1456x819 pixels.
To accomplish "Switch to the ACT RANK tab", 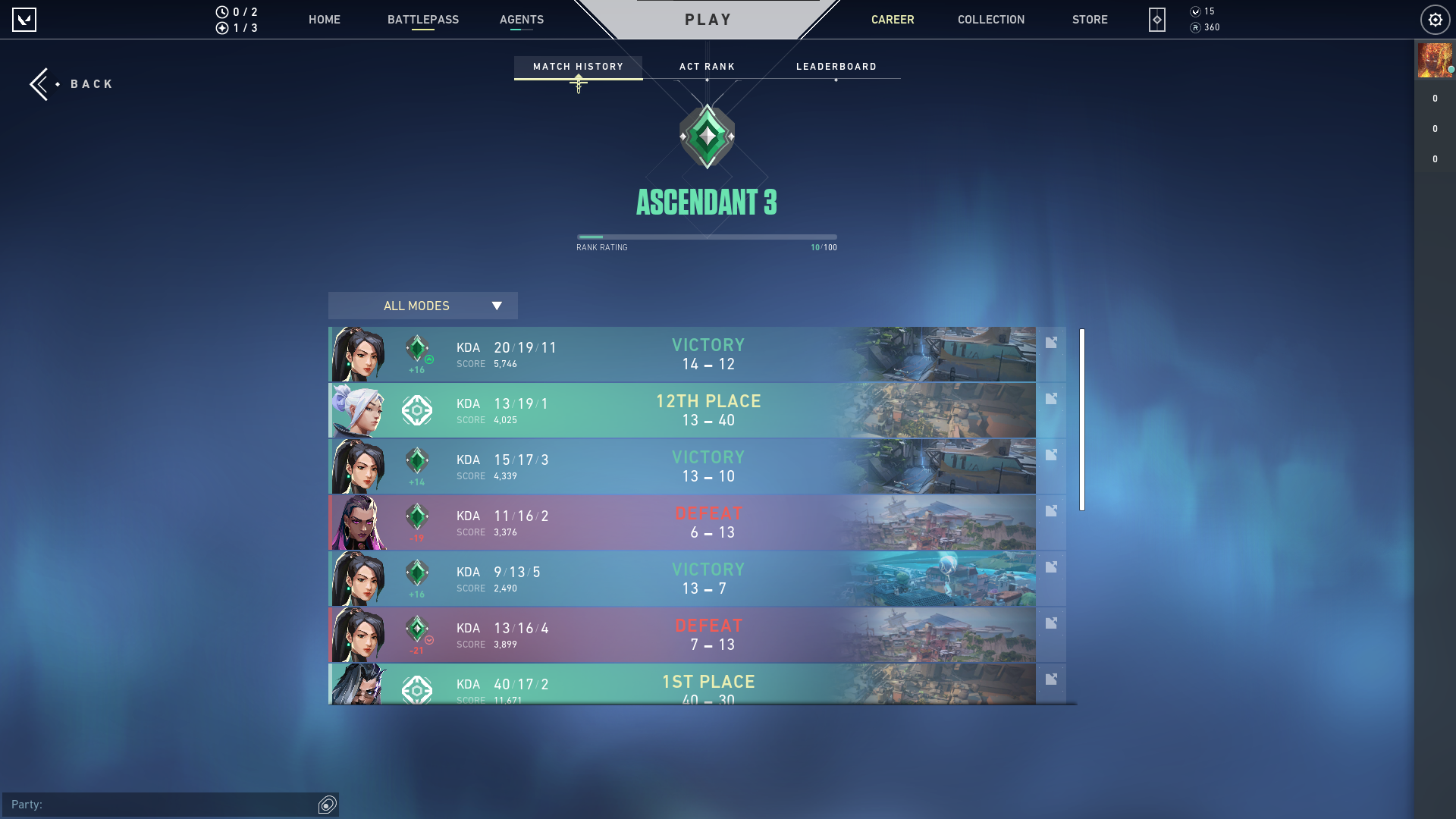I will pyautogui.click(x=707, y=67).
